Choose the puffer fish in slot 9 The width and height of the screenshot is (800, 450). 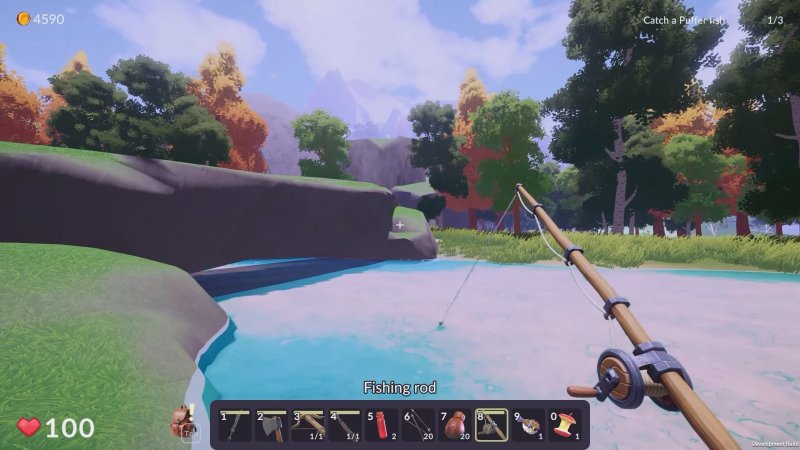527,425
